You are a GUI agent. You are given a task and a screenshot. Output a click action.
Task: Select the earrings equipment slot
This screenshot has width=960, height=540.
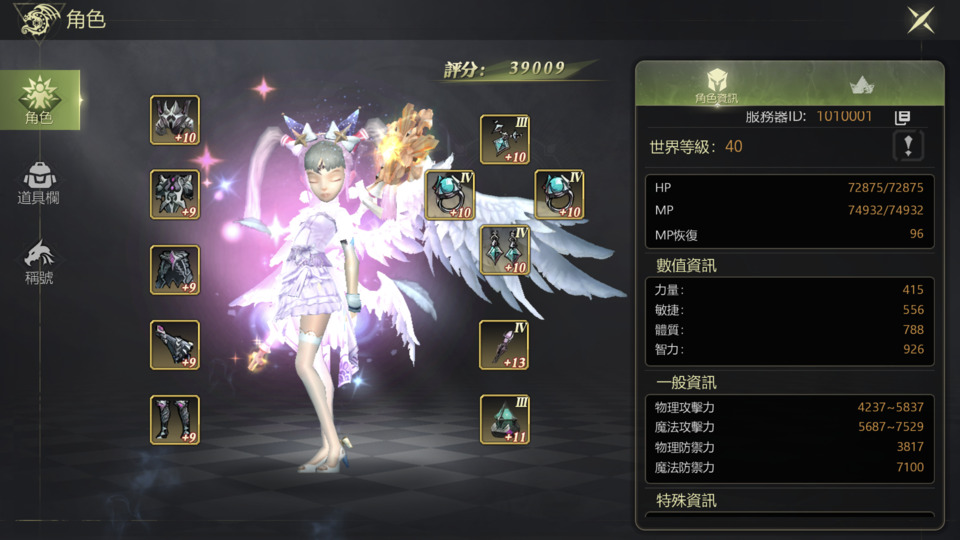(x=504, y=250)
